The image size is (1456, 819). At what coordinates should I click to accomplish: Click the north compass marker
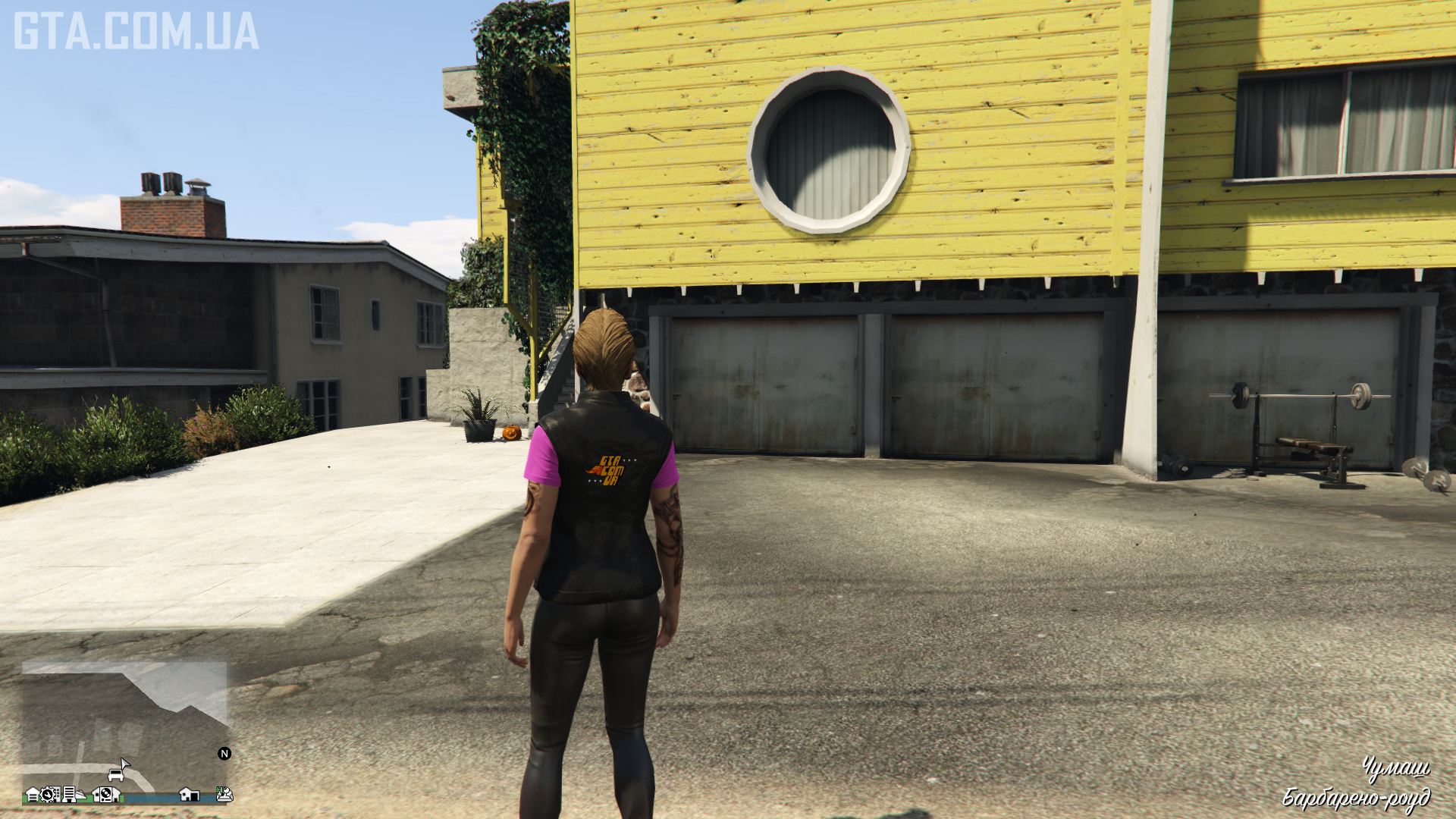click(x=224, y=753)
